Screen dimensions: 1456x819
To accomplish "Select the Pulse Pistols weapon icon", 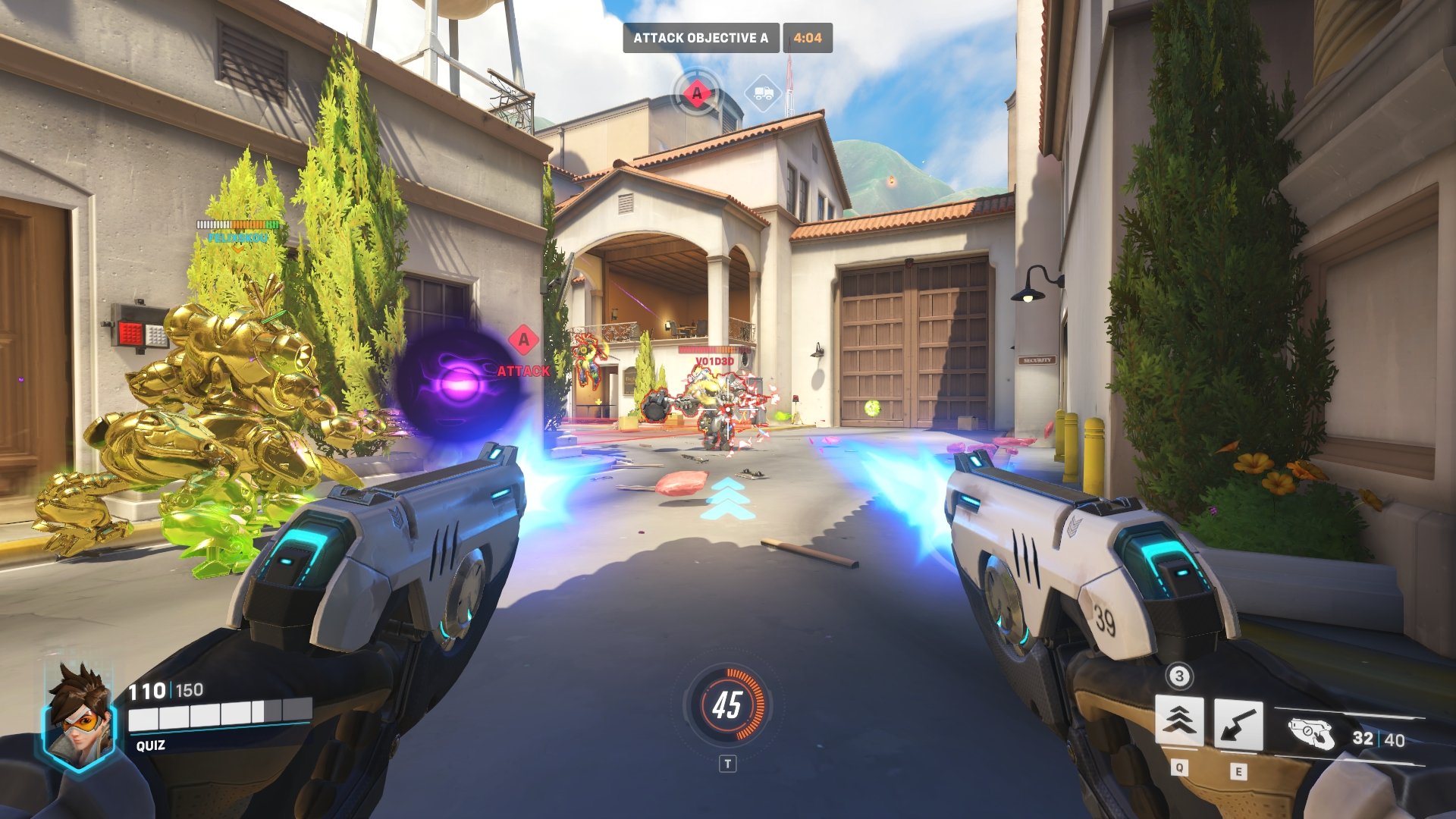I will click(x=1311, y=733).
